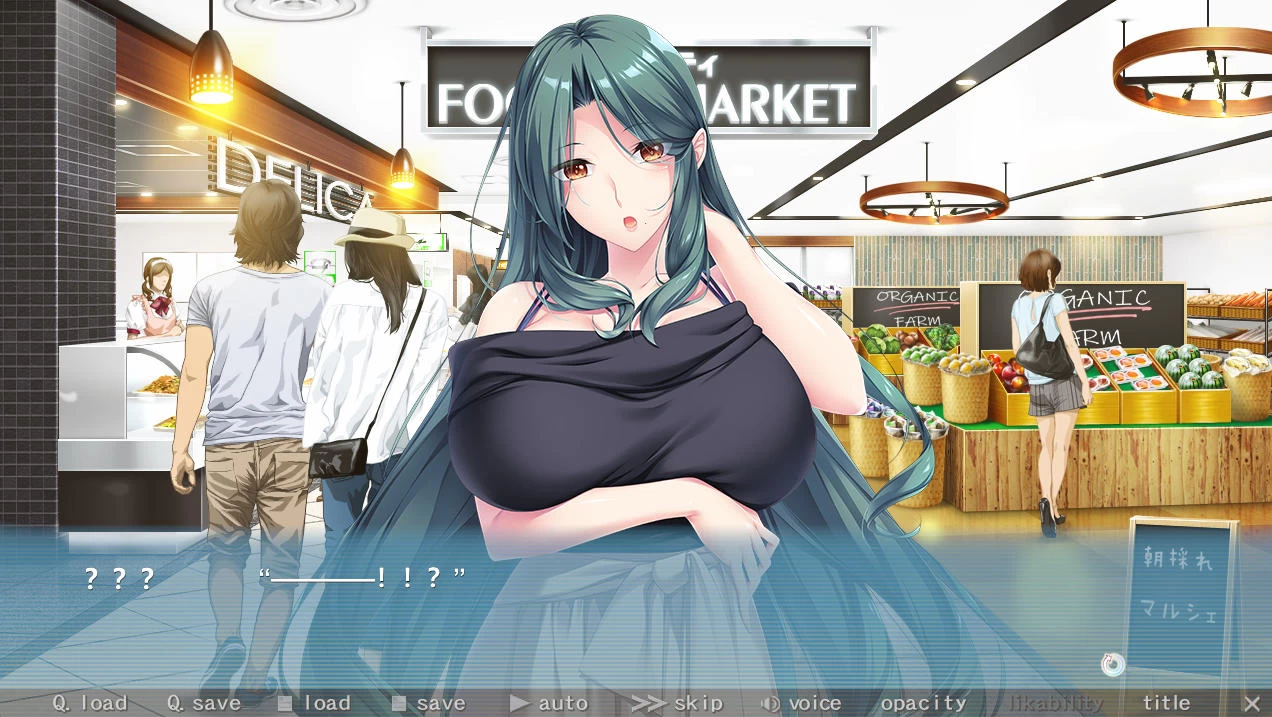Viewport: 1272px width, 717px height.
Task: Toggle auto text advance mode
Action: click(549, 703)
